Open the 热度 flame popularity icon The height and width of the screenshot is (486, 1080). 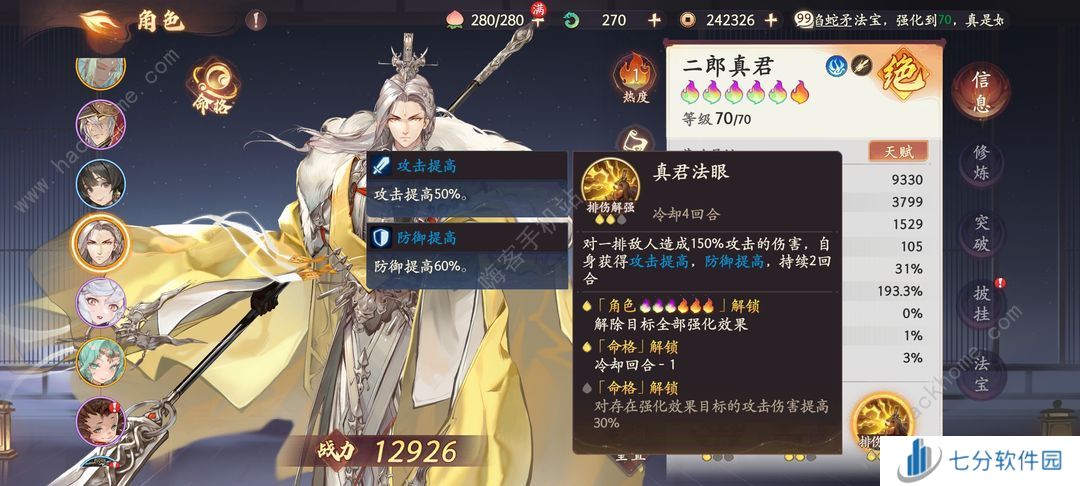click(x=636, y=78)
